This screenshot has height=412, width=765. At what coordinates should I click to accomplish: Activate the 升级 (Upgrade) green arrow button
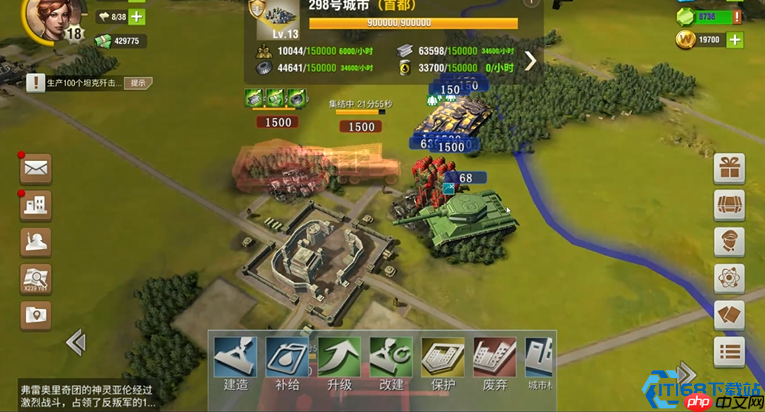[339, 360]
